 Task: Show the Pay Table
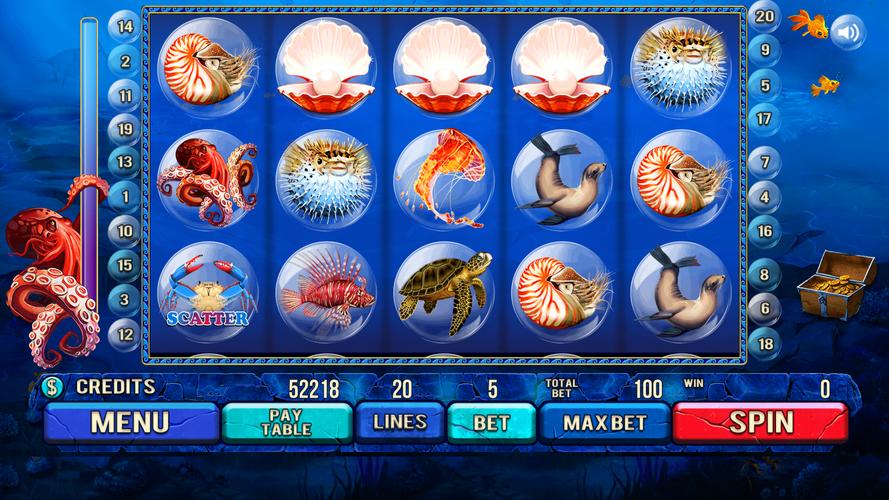point(286,423)
